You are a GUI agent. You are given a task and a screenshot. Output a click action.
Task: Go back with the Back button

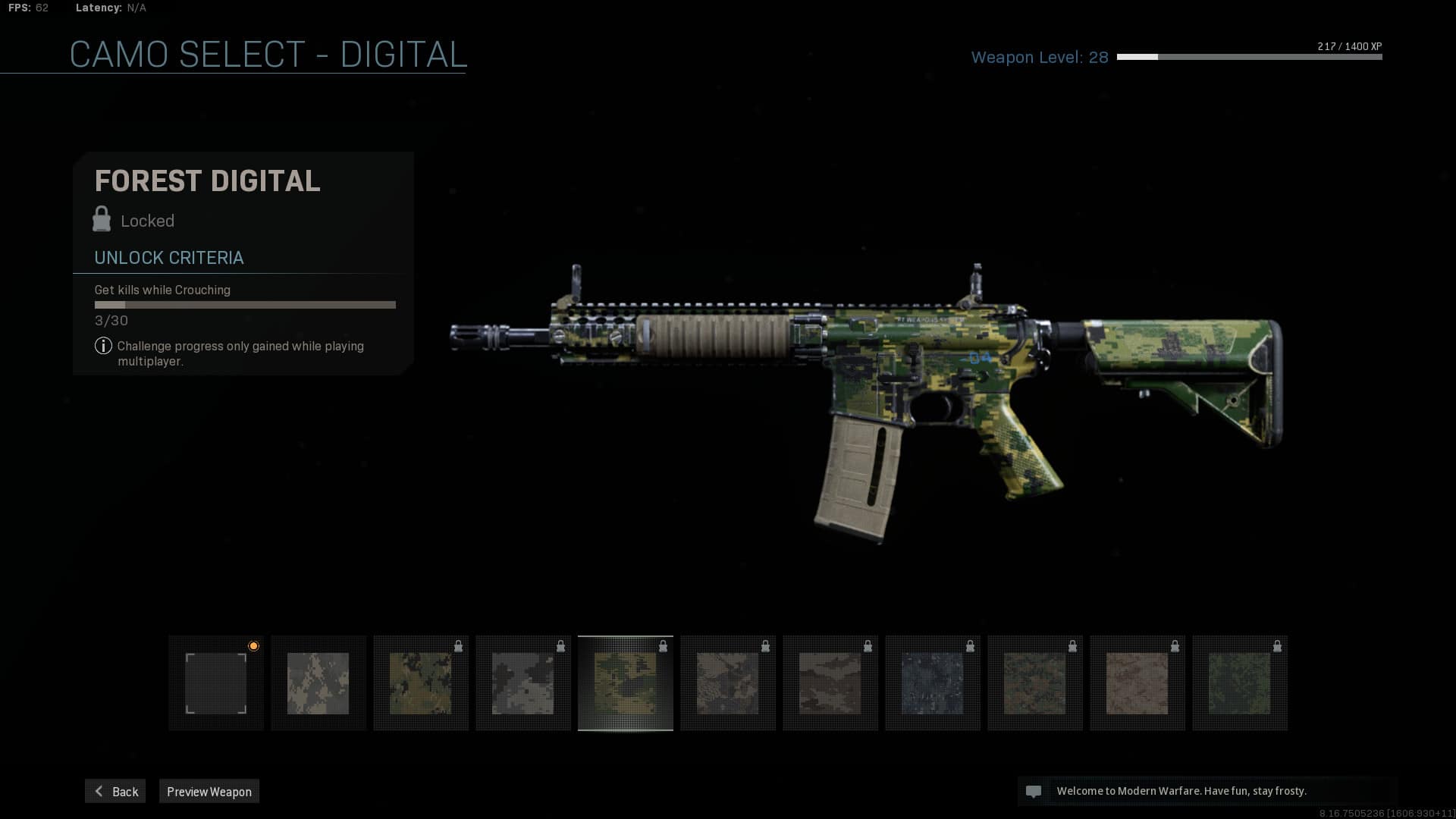click(x=115, y=791)
